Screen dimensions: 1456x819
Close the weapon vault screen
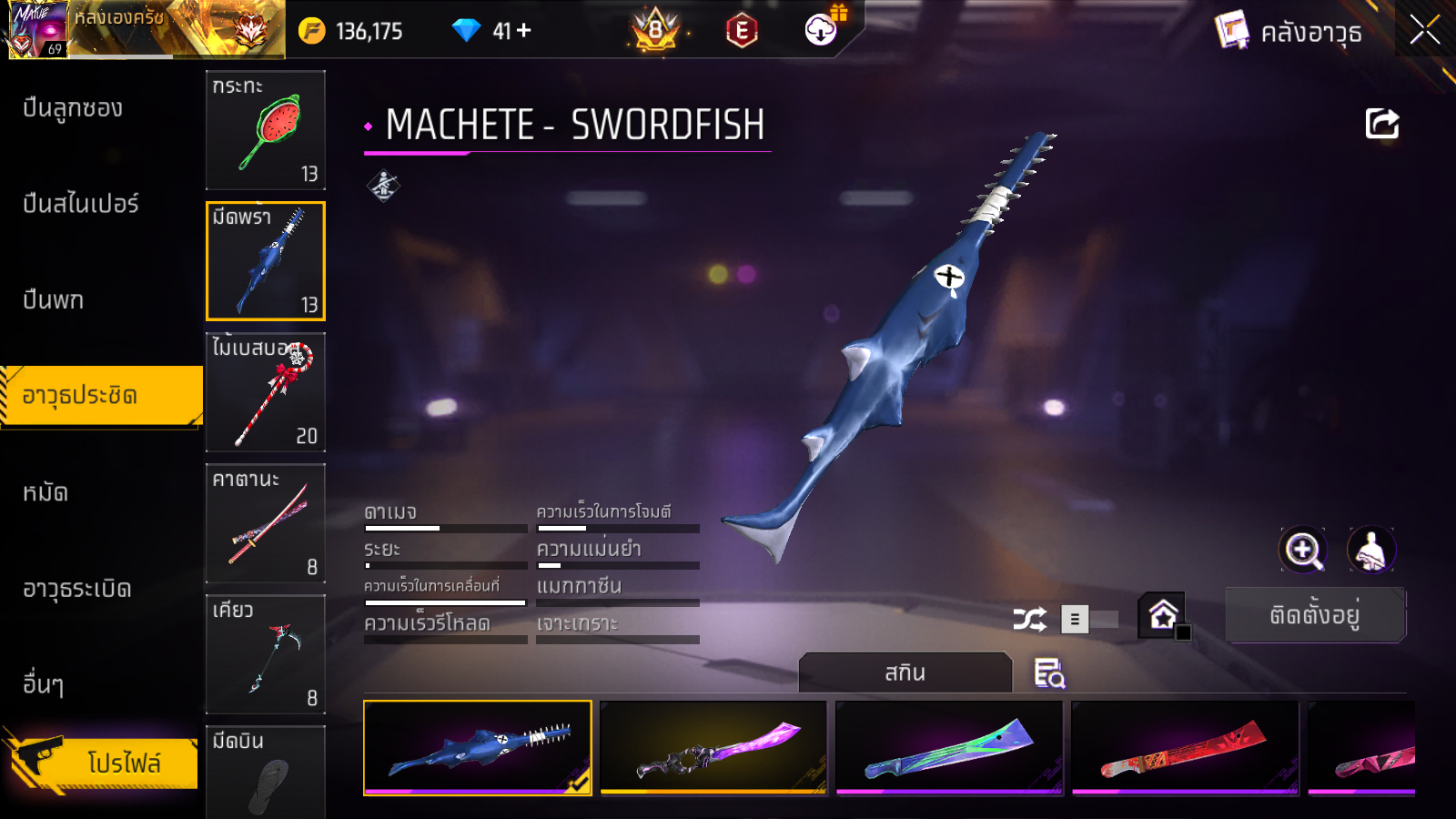(1424, 31)
